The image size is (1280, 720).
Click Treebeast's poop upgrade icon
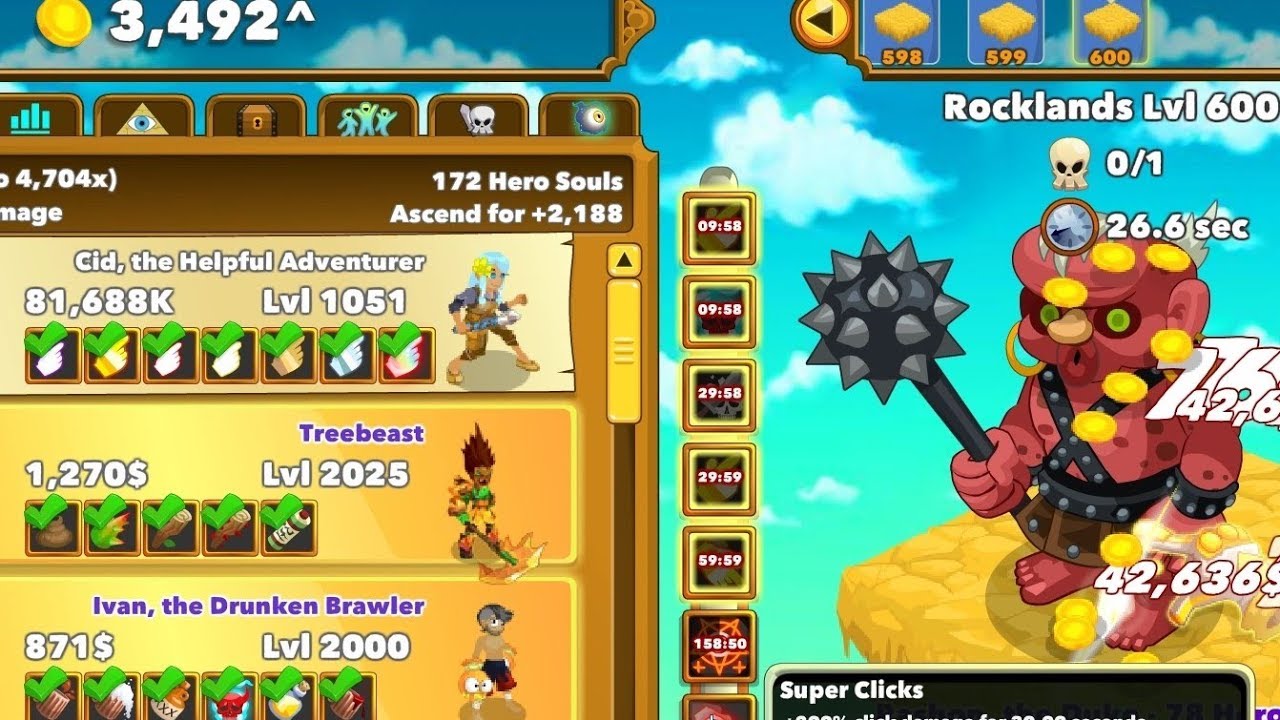coord(52,529)
